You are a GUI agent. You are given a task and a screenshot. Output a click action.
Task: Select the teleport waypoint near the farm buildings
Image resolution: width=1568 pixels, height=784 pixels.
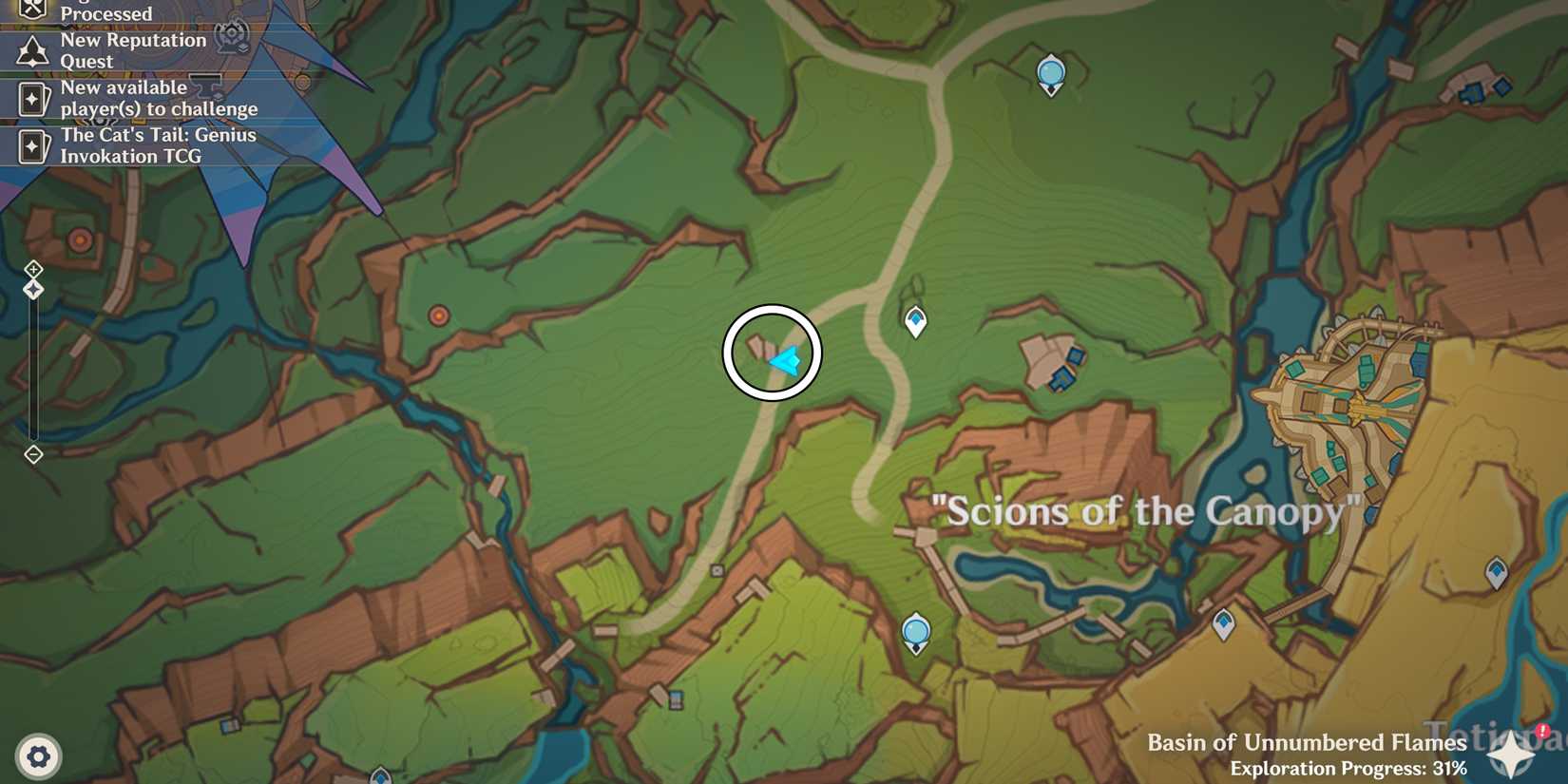pyautogui.click(x=914, y=320)
